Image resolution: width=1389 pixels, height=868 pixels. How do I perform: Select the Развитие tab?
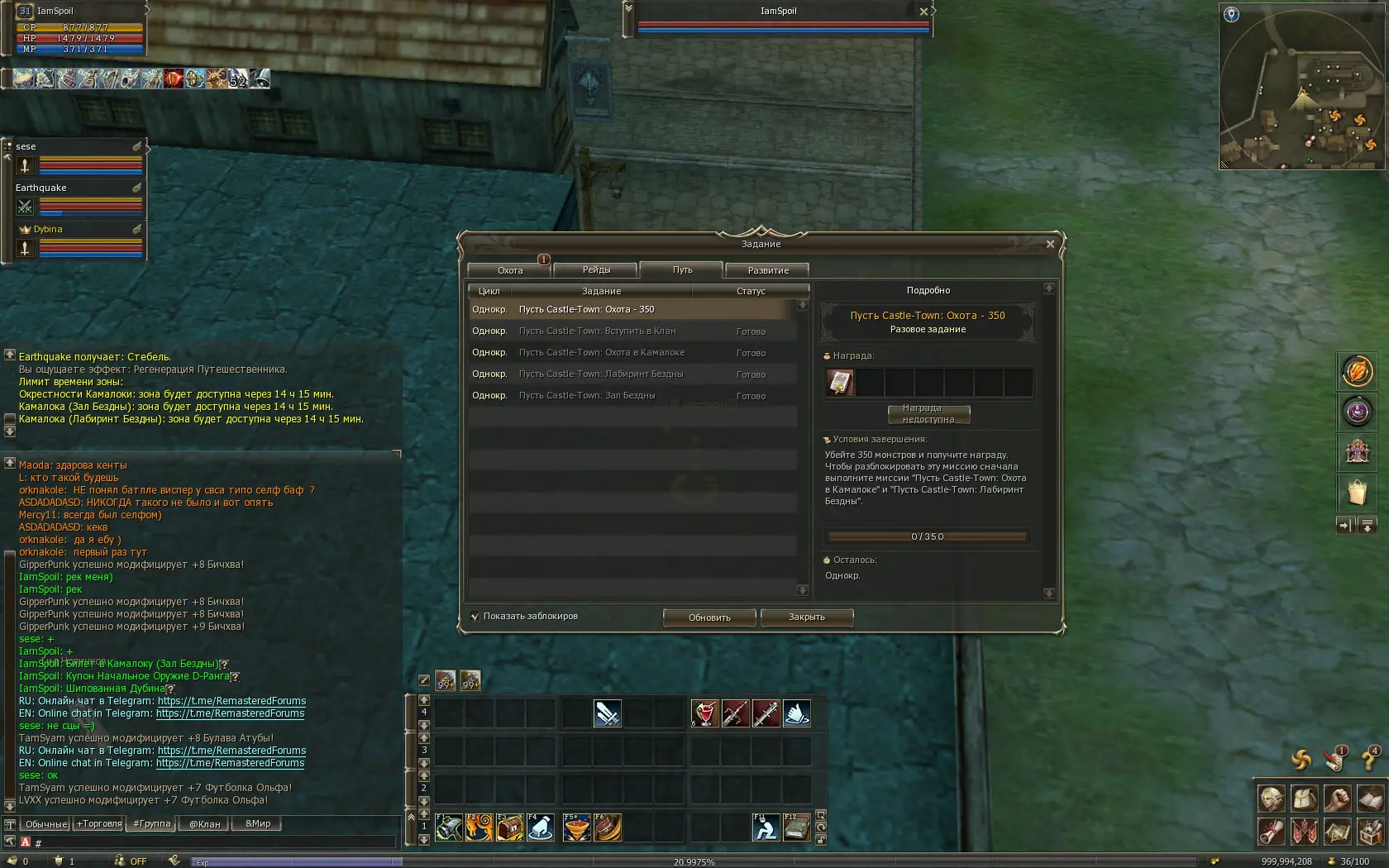pyautogui.click(x=767, y=270)
